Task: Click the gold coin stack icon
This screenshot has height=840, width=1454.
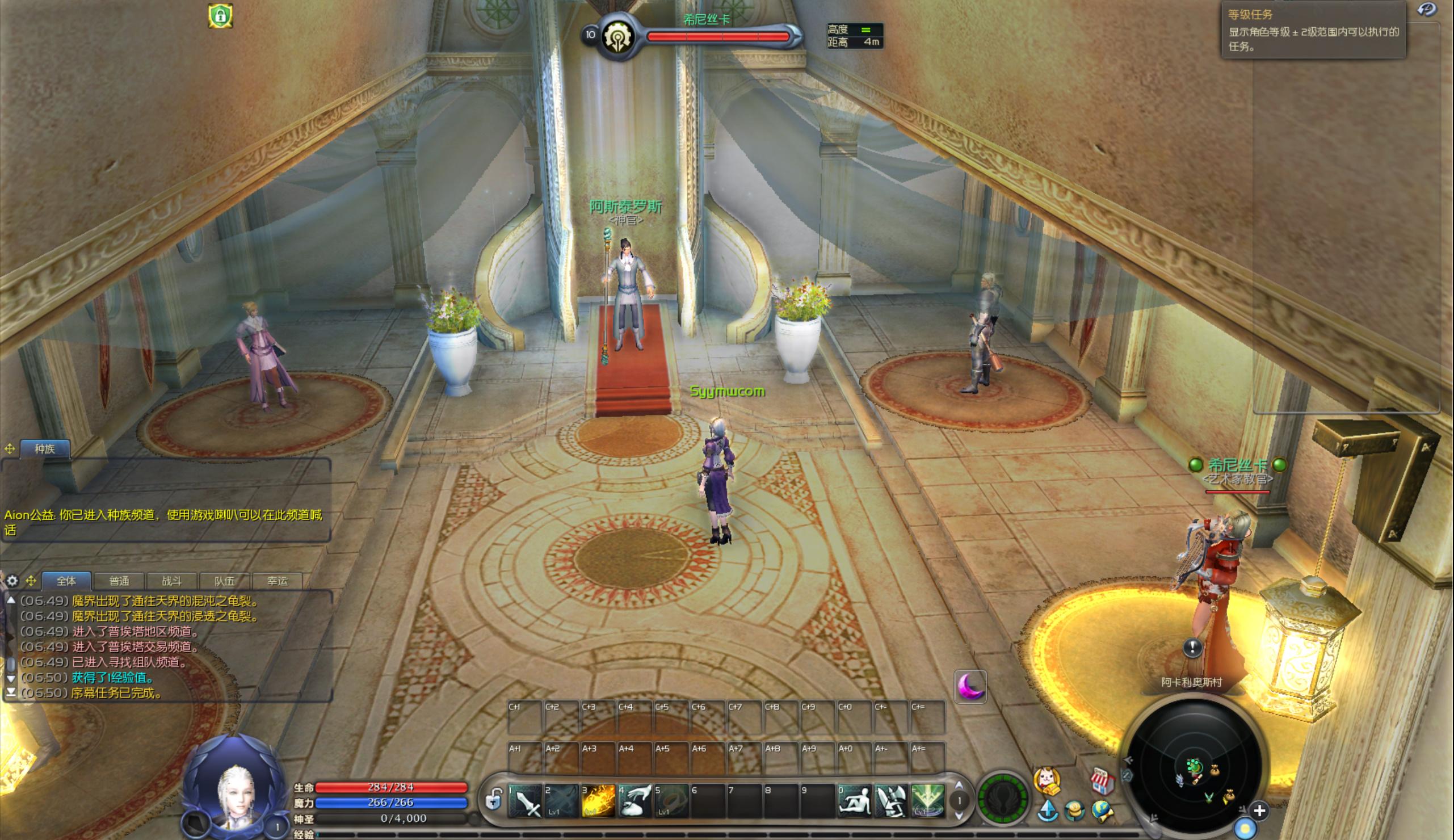Action: pos(1074,811)
